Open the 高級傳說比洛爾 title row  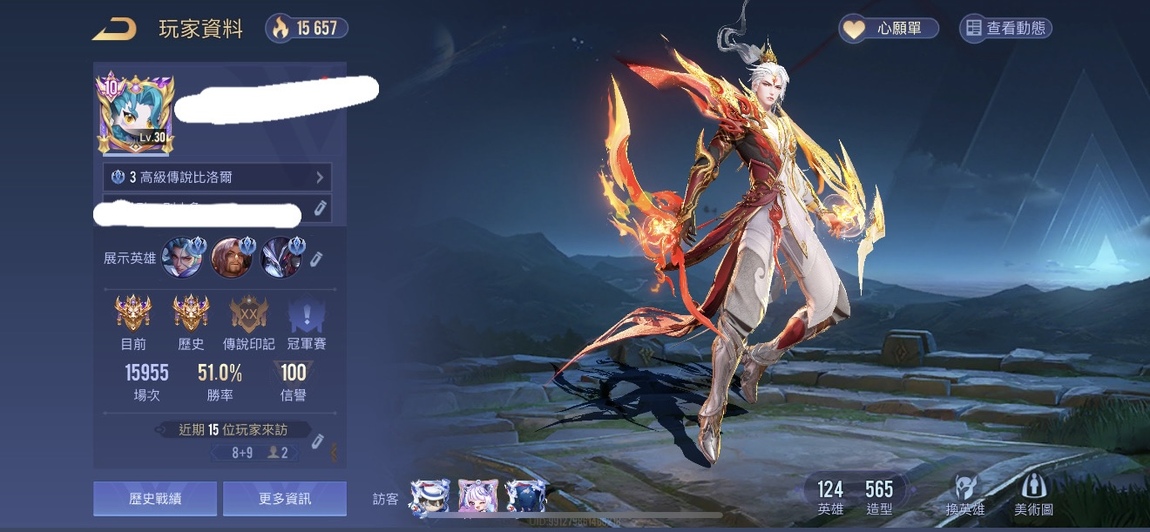(217, 177)
